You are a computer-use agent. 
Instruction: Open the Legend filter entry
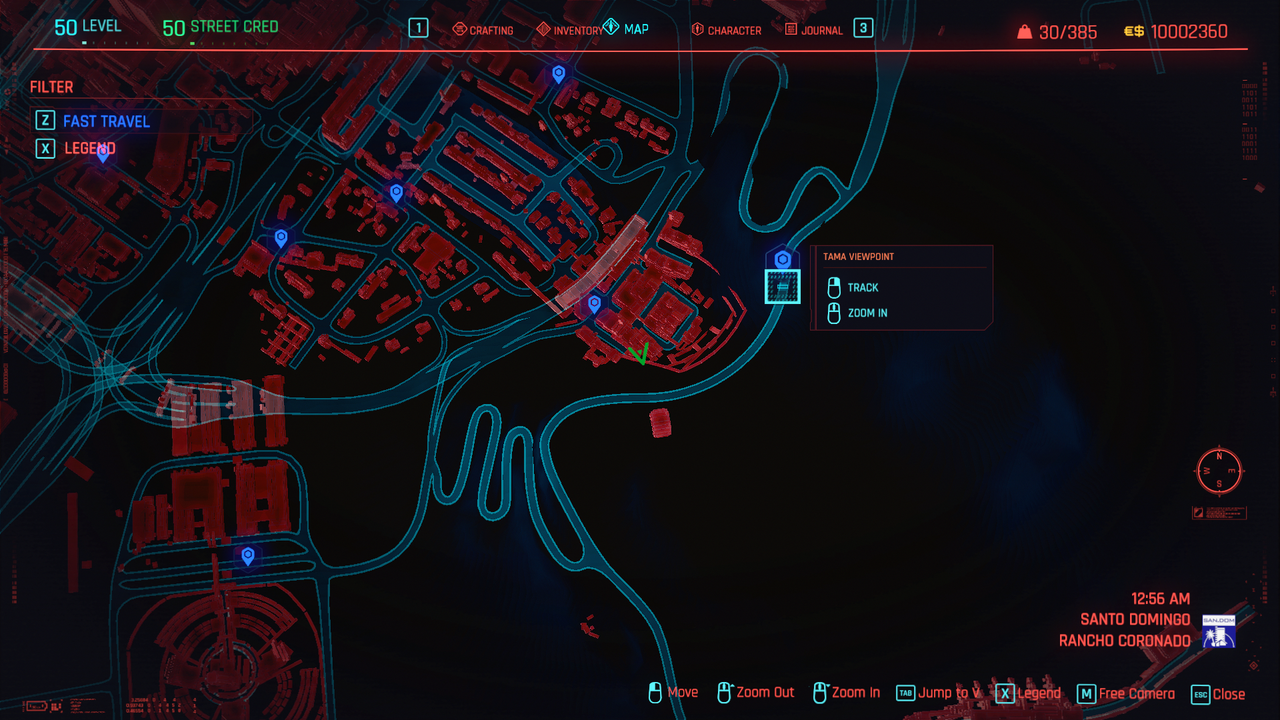(90, 148)
